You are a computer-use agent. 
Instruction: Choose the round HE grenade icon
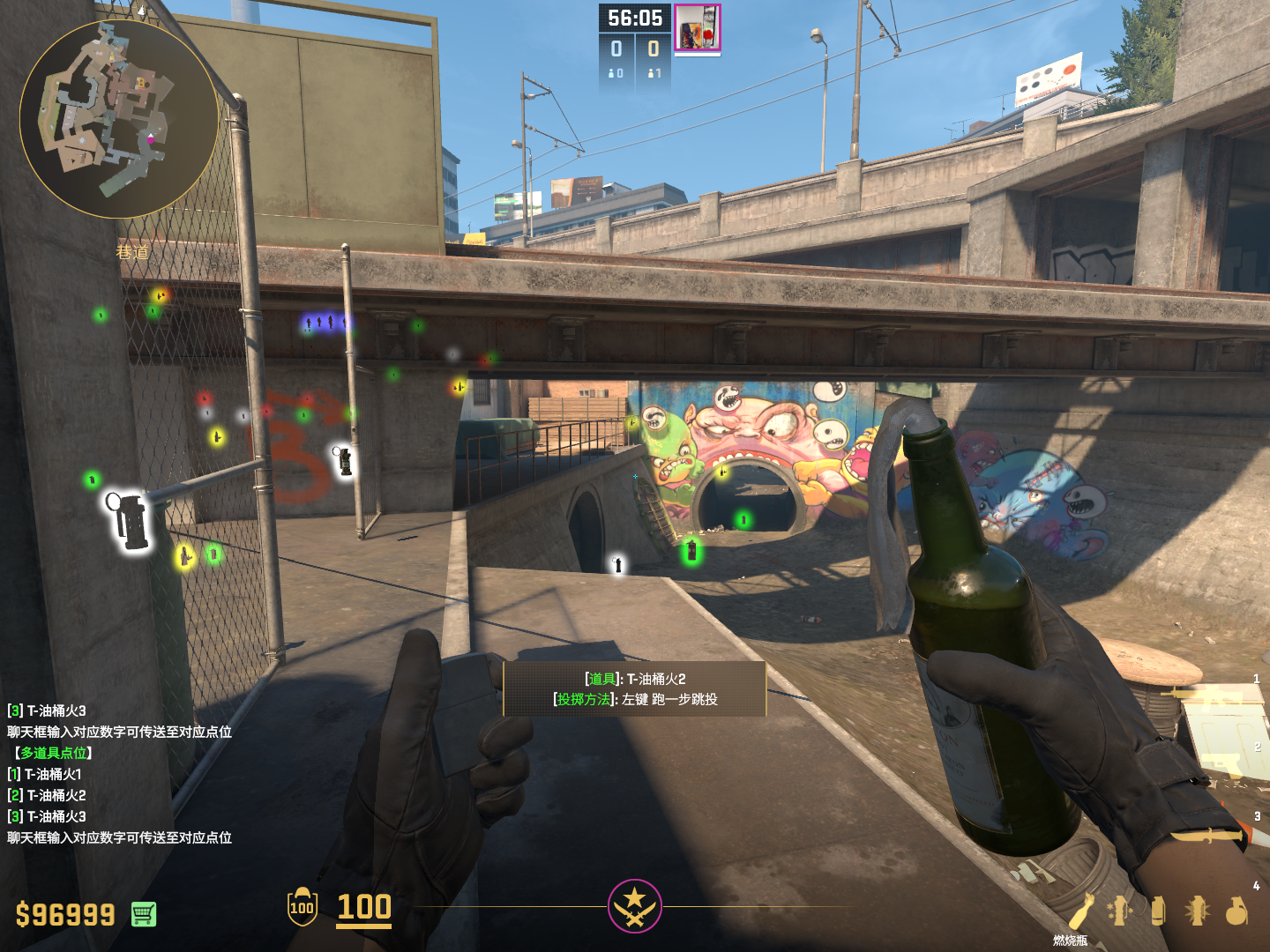pyautogui.click(x=1236, y=911)
